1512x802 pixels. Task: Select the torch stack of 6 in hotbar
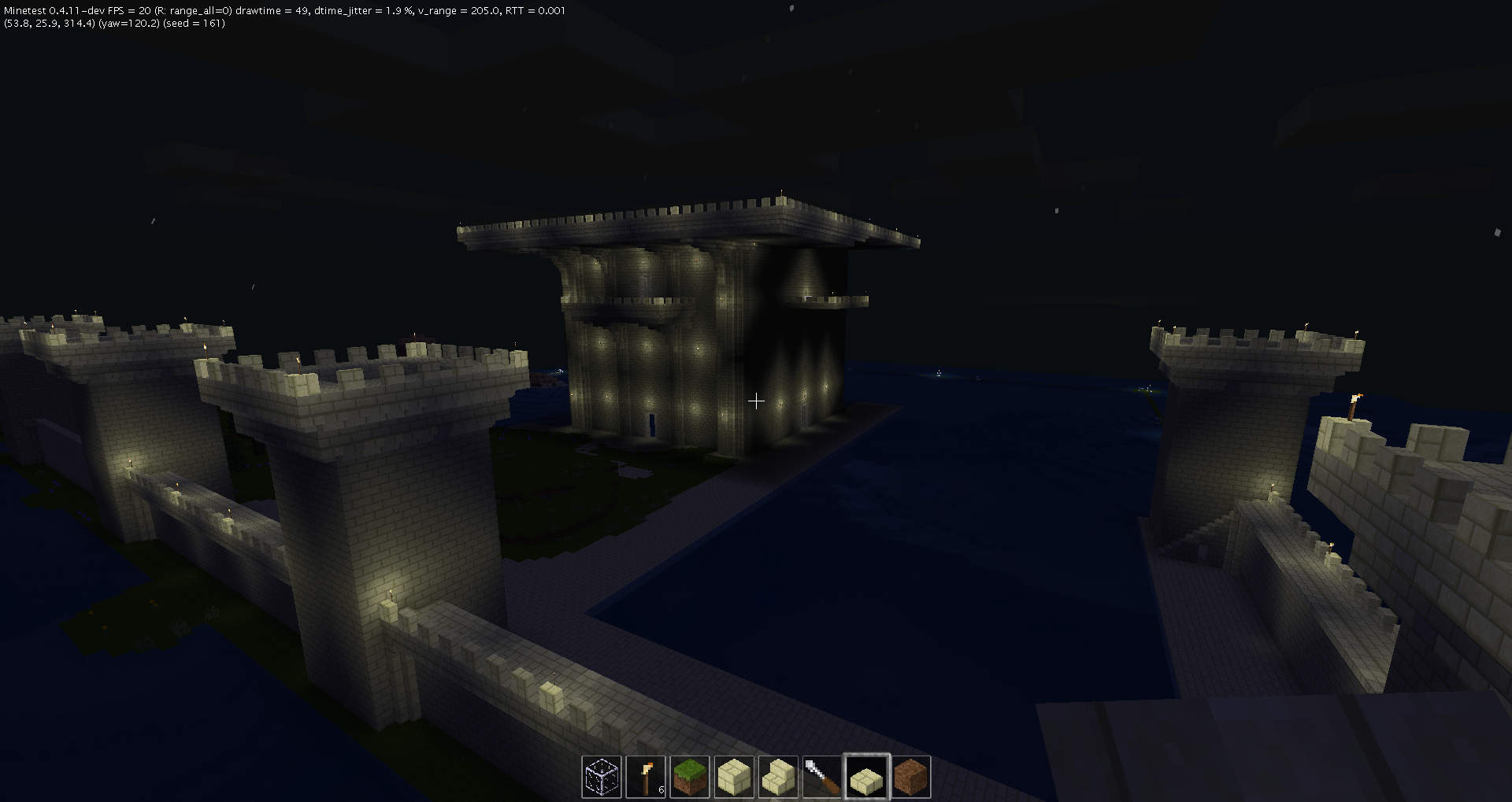point(645,777)
